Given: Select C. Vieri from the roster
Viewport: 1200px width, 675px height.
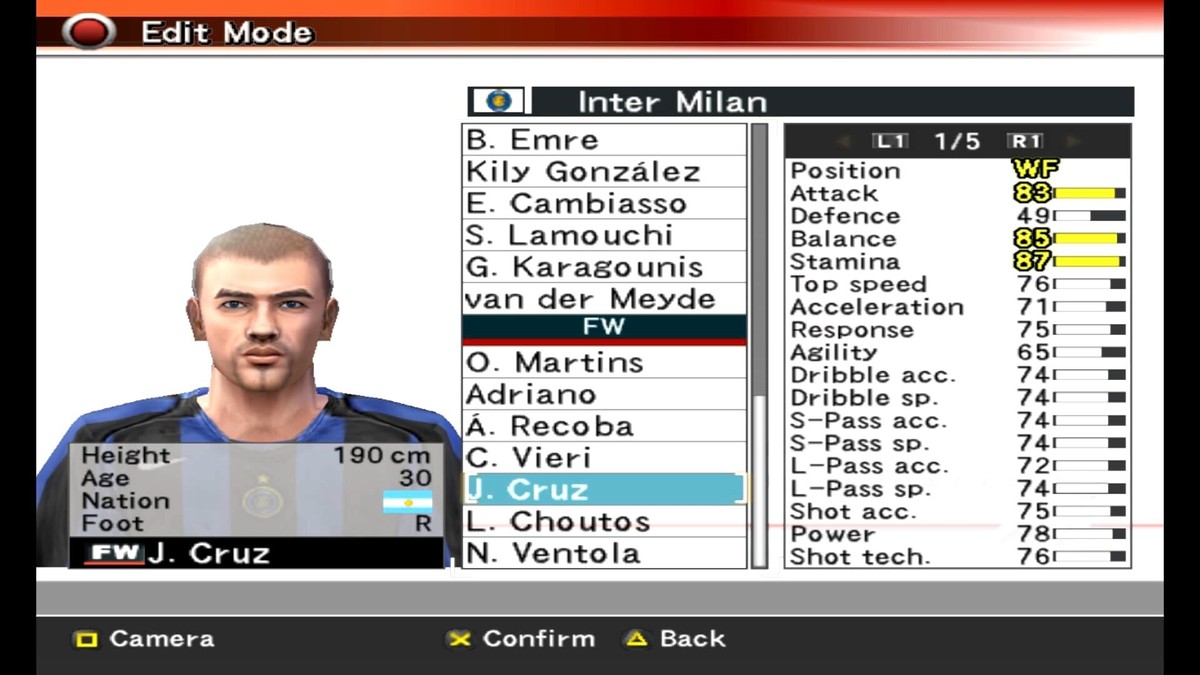Looking at the screenshot, I should [604, 458].
